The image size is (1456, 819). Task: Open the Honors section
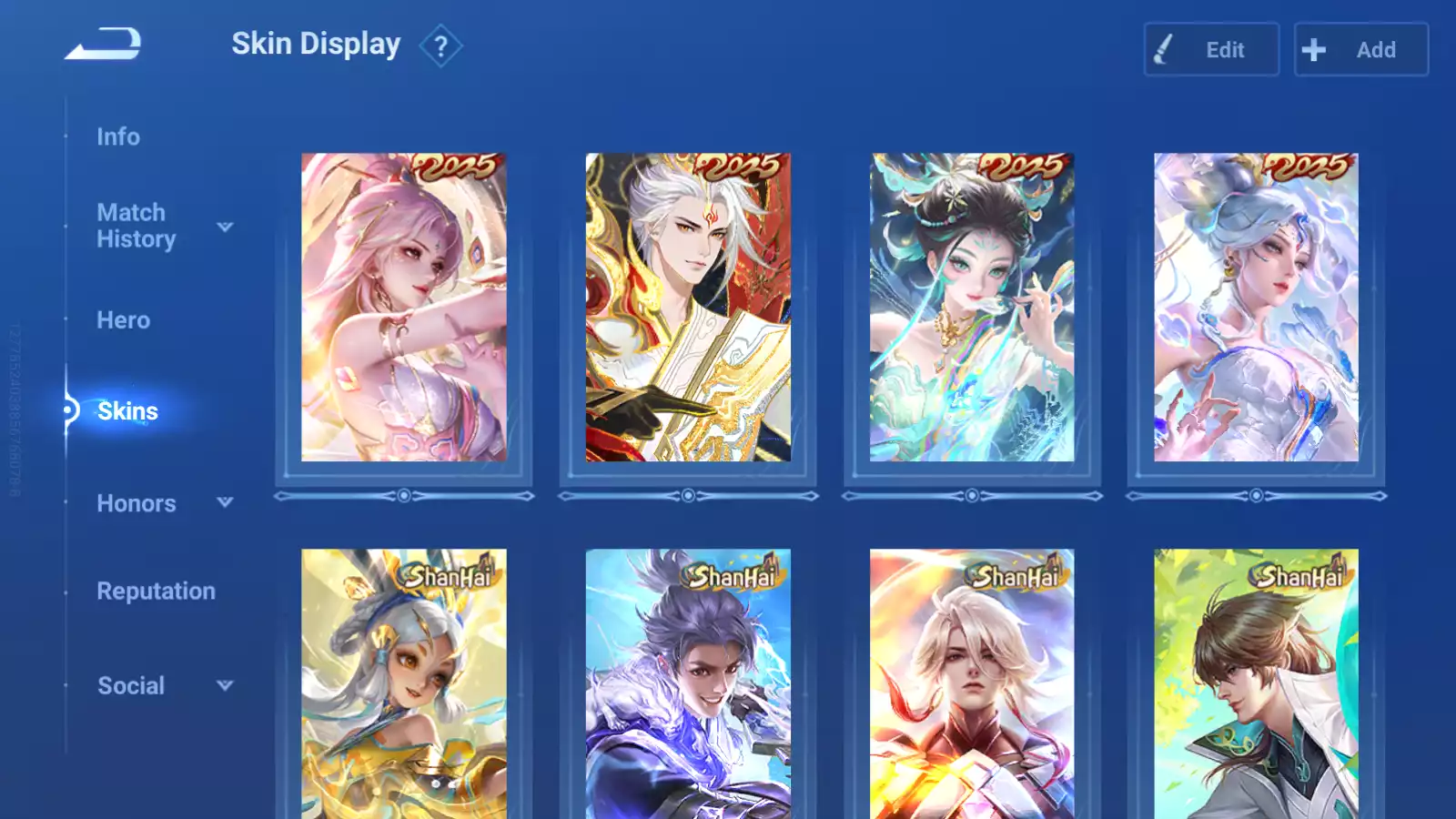point(136,503)
